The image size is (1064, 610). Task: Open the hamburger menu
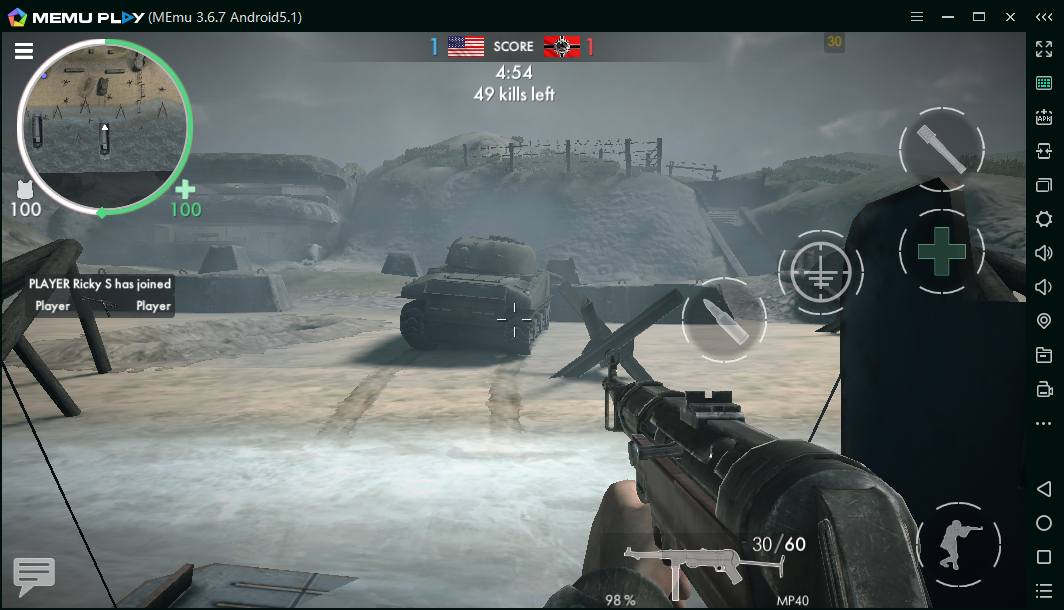click(x=24, y=52)
